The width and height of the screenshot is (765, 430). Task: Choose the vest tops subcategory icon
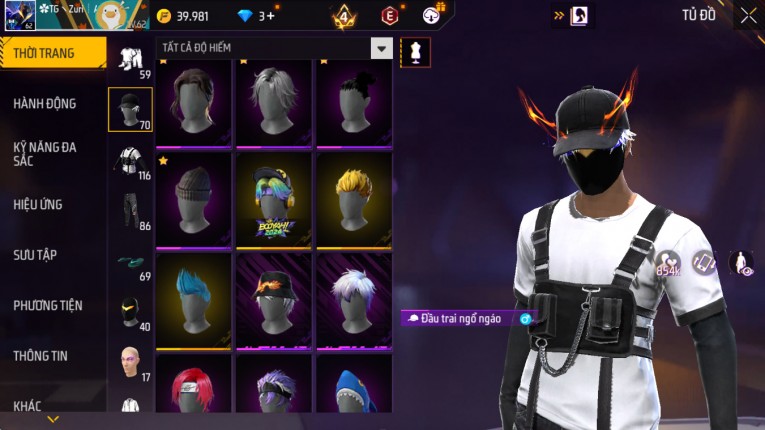130,162
